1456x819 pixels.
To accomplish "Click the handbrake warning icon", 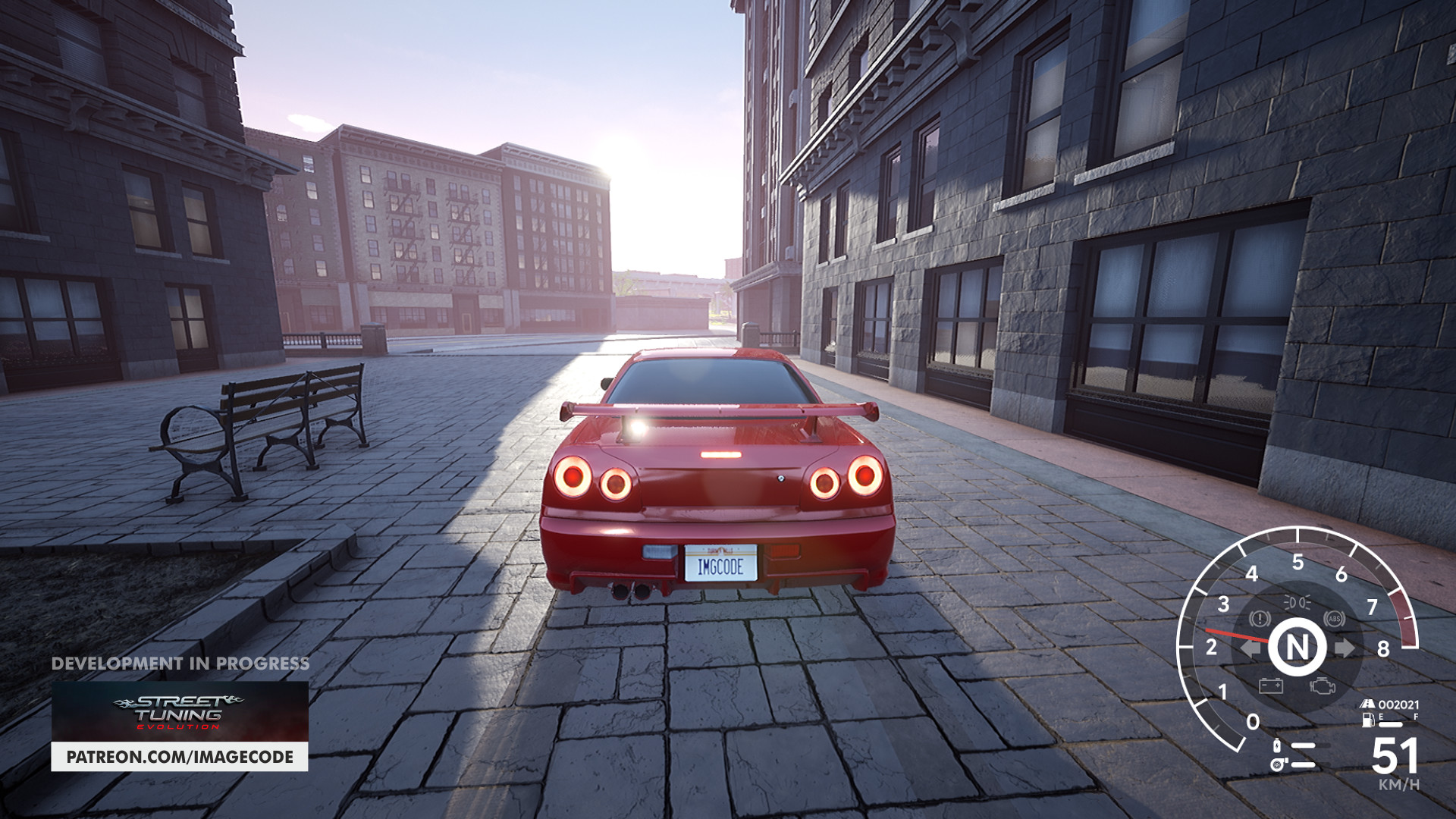I will (1260, 619).
